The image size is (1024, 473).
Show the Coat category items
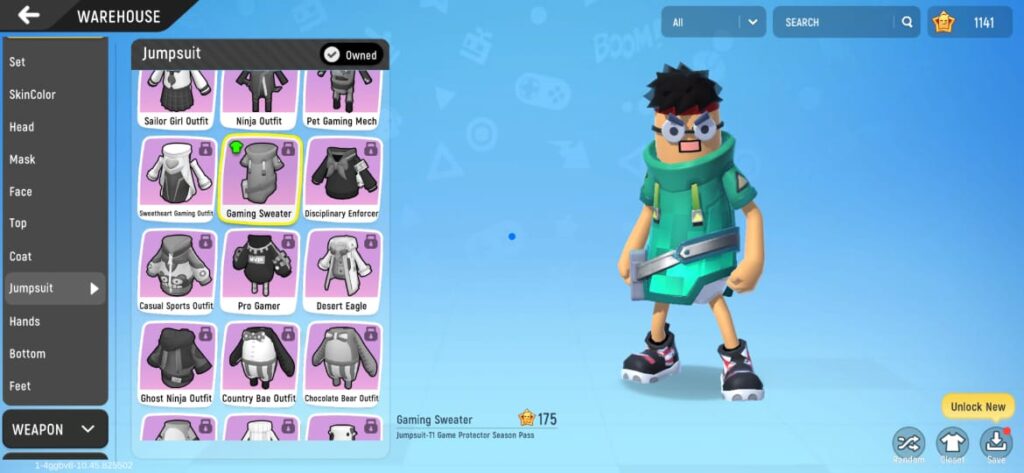(x=21, y=257)
